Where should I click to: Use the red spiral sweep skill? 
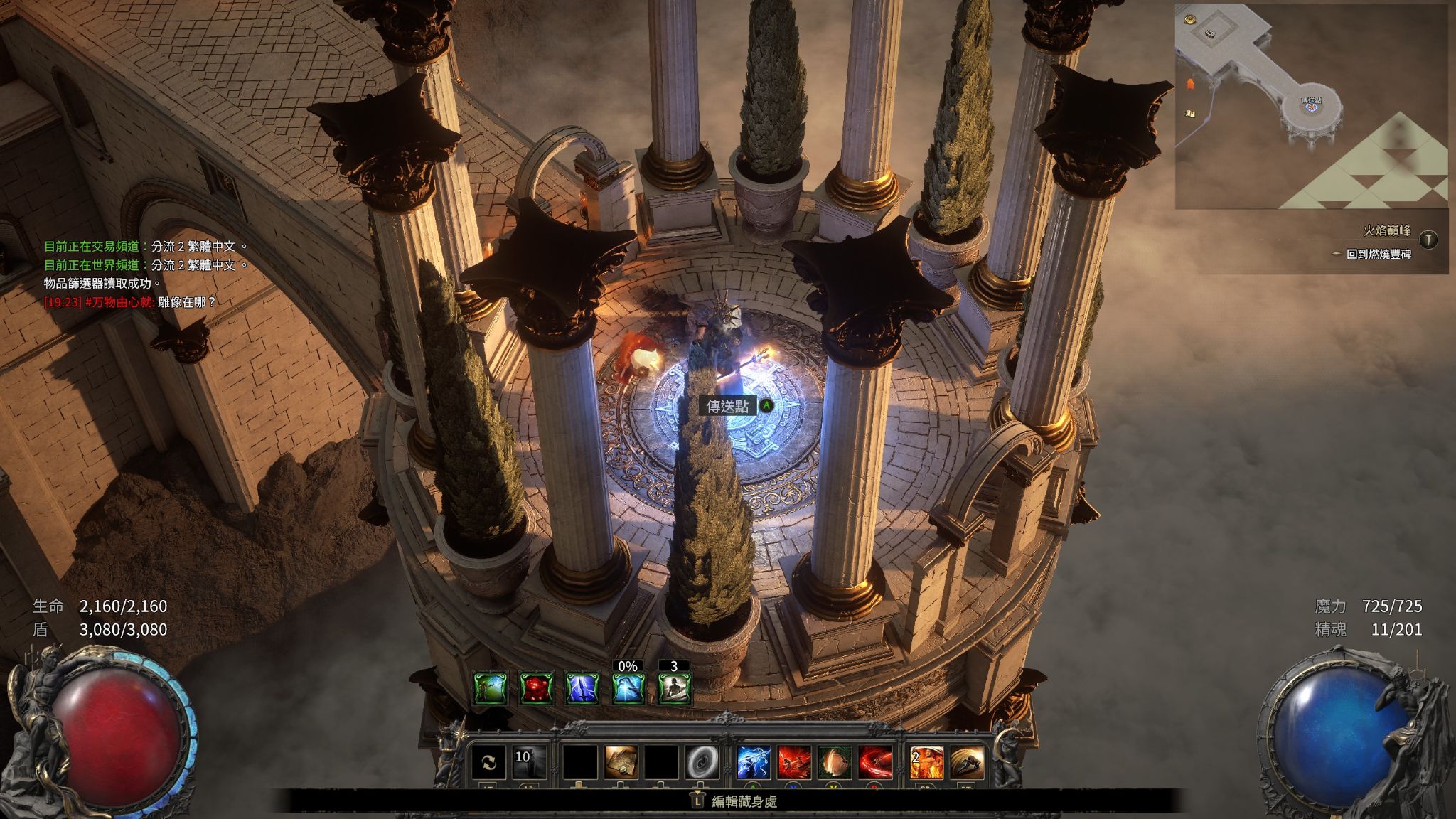point(875,763)
